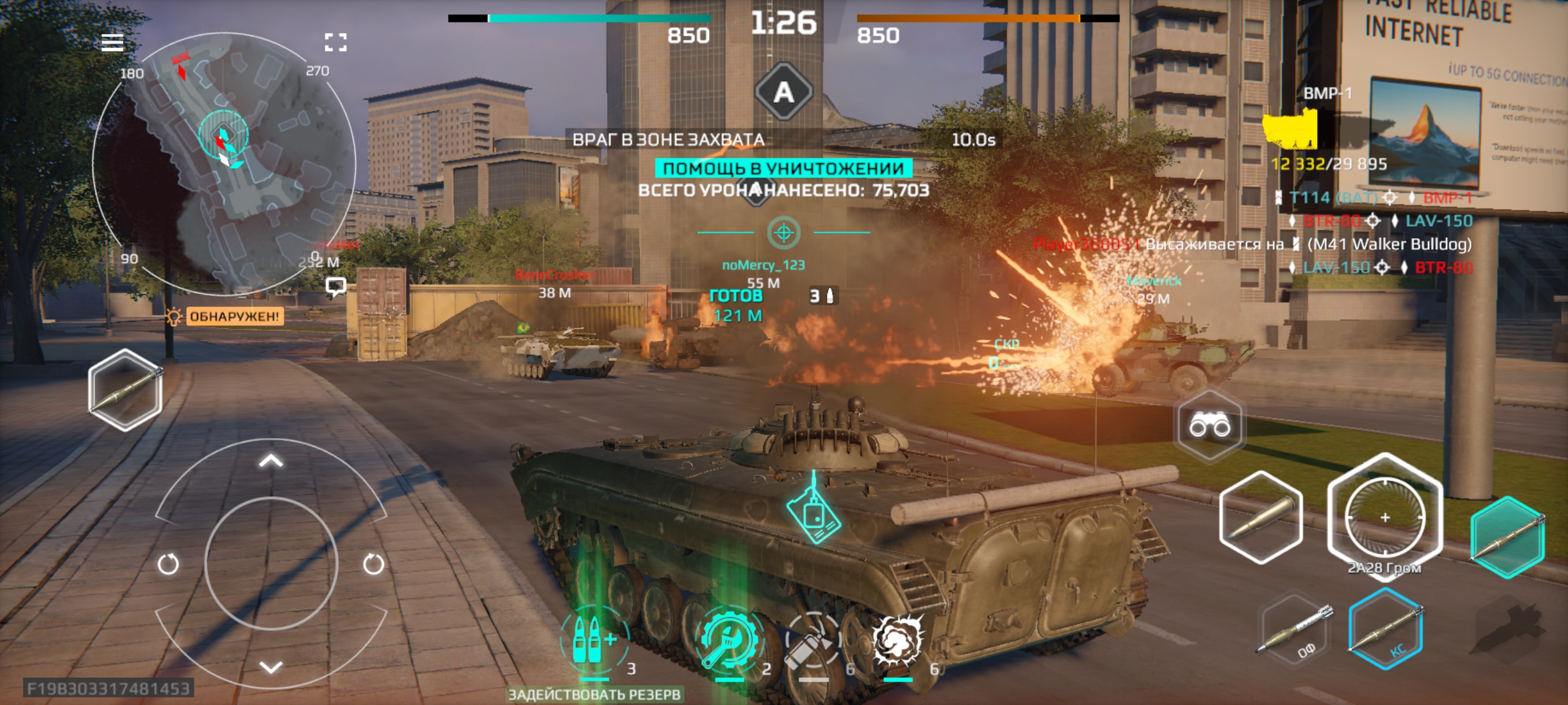
Task: Tap the move forward arrow
Action: pos(271,461)
